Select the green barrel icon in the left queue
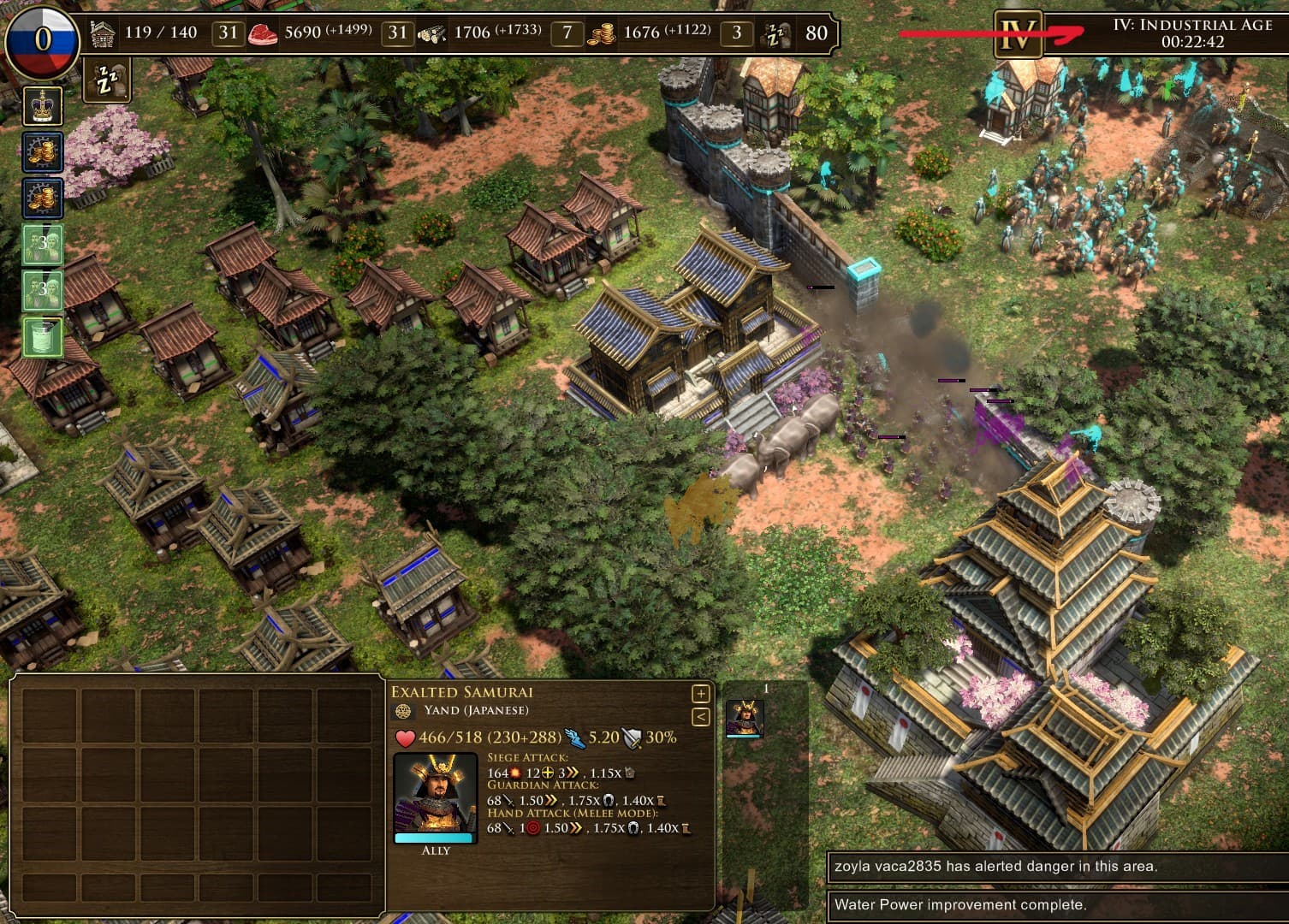Image resolution: width=1289 pixels, height=924 pixels. (x=42, y=336)
